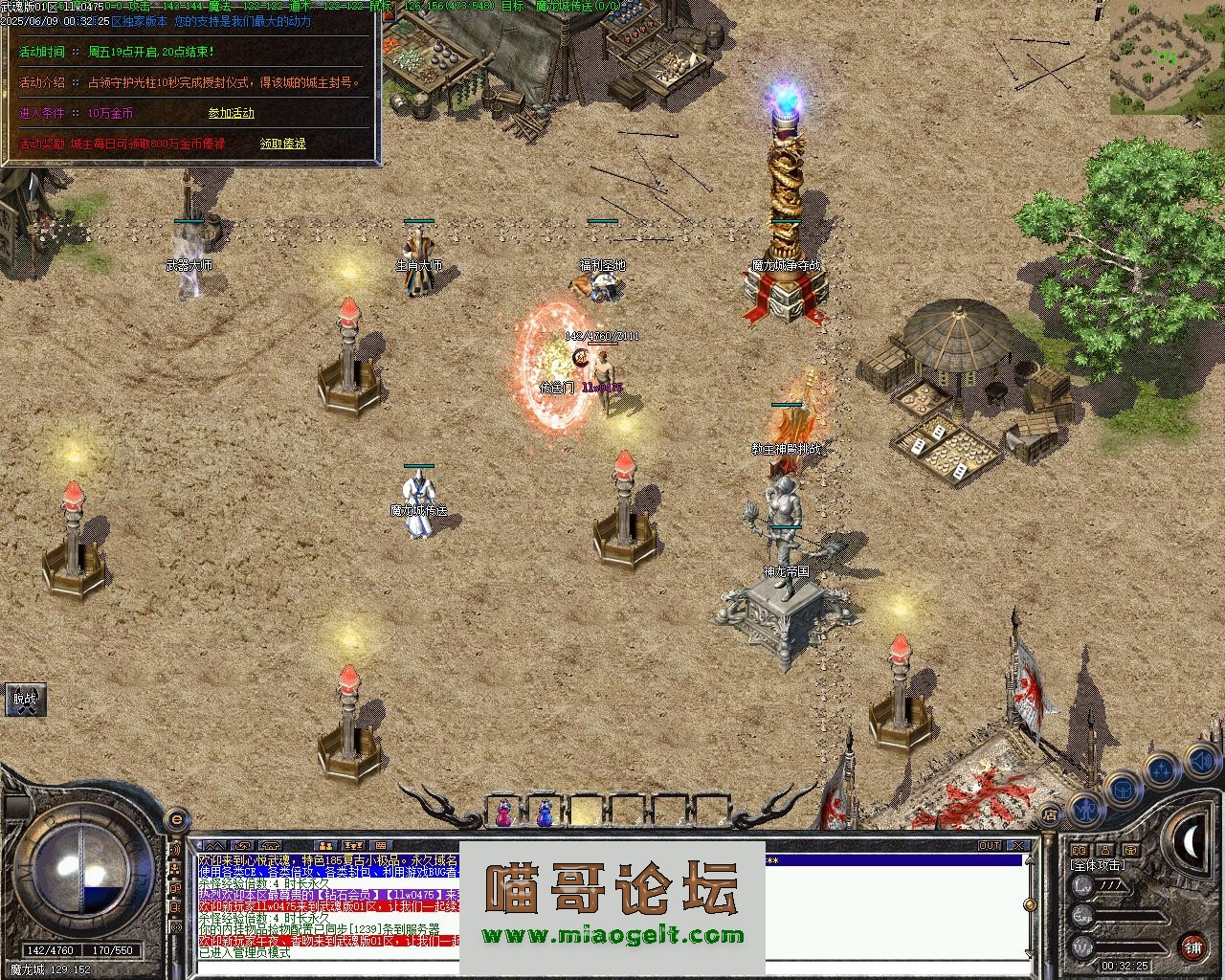Viewport: 1225px width, 980px height.
Task: Click the mountain-shaped chat channel button
Action: tap(212, 846)
